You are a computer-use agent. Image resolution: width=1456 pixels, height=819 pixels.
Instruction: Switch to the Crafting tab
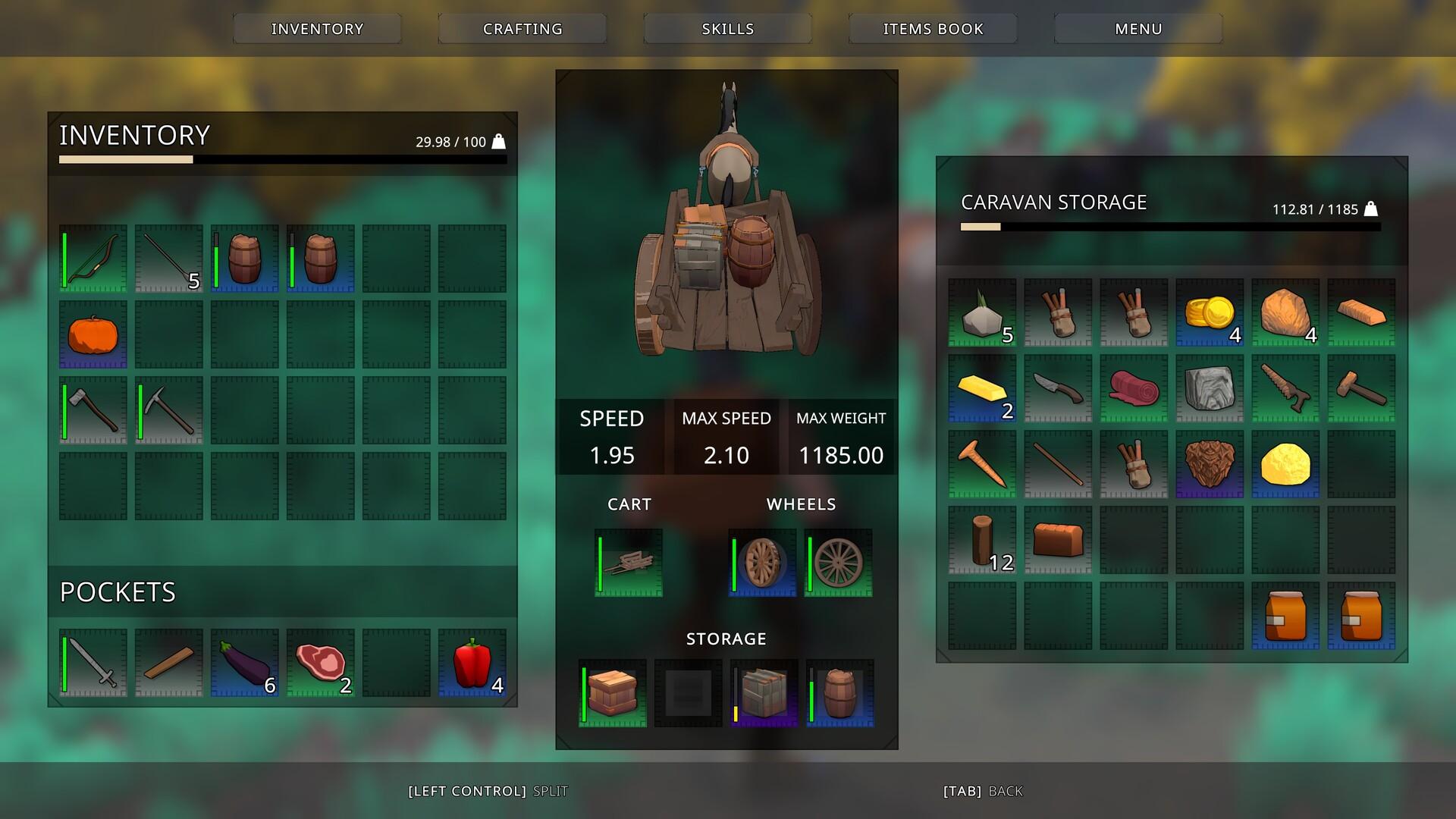click(521, 28)
